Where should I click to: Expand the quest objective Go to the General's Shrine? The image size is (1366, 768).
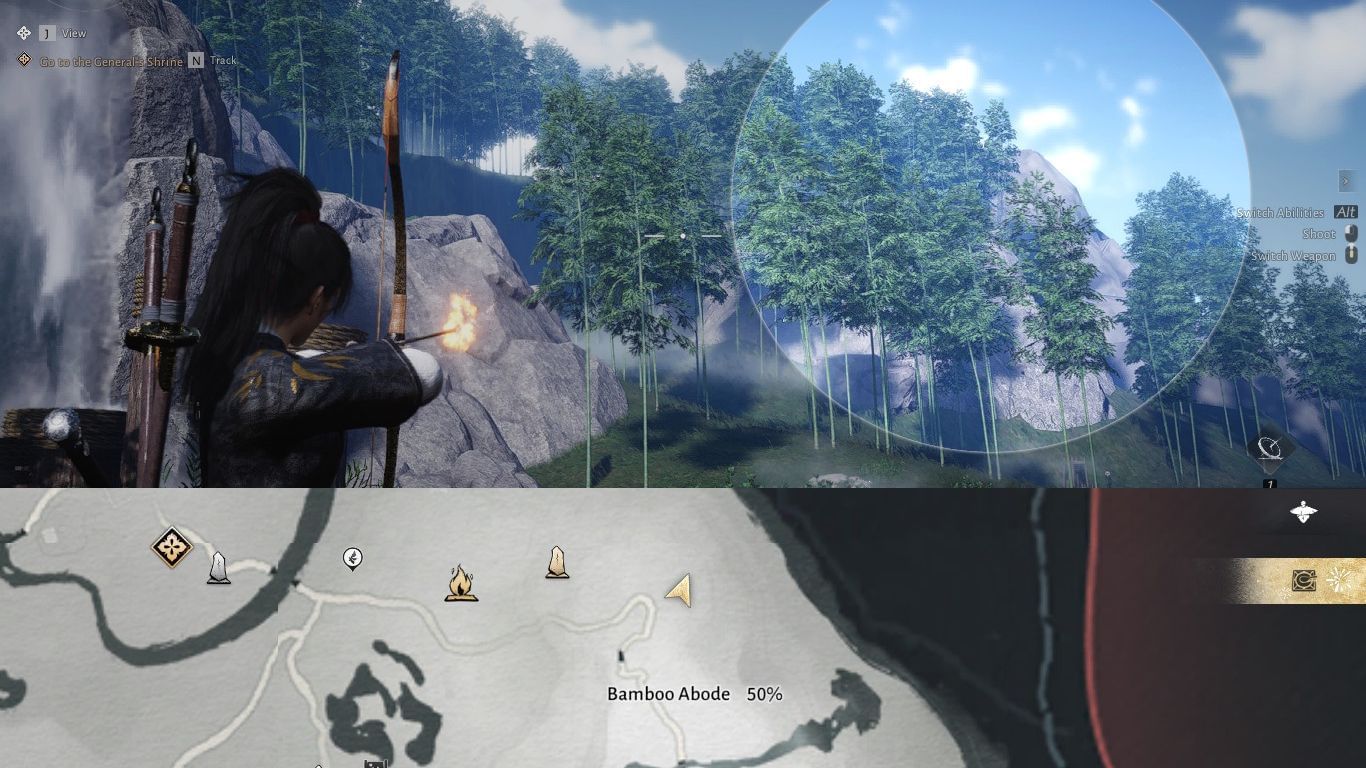pos(110,60)
